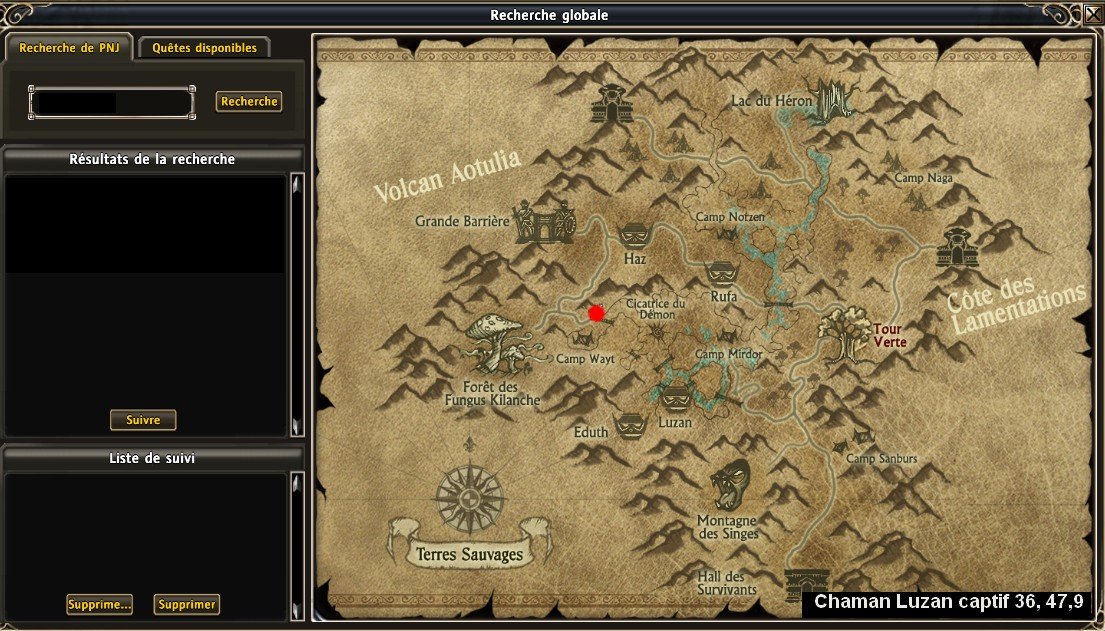
Task: Click the Supprime... button
Action: coord(100,604)
